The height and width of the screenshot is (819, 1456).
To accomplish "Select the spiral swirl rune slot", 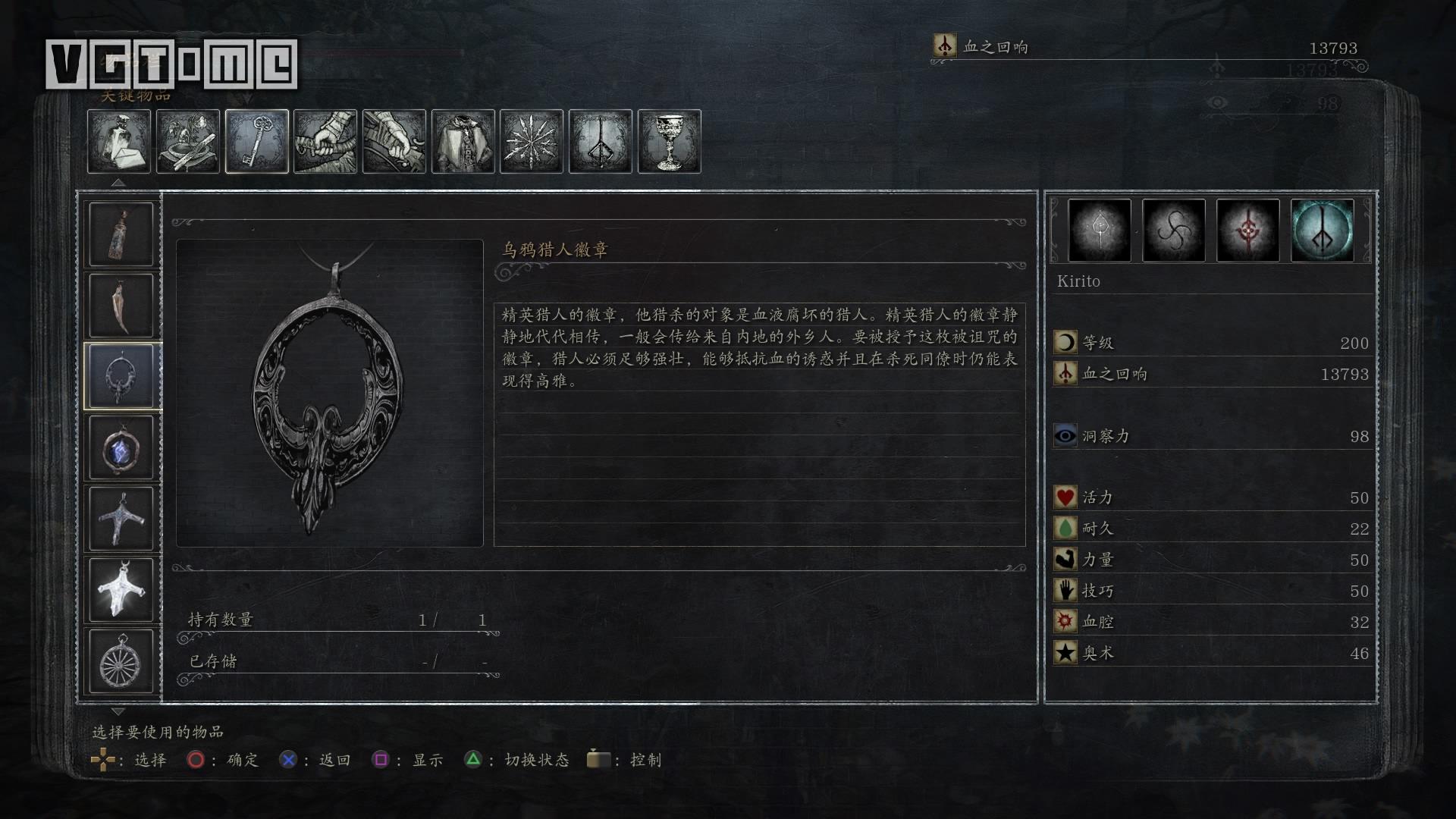I will [x=1174, y=231].
